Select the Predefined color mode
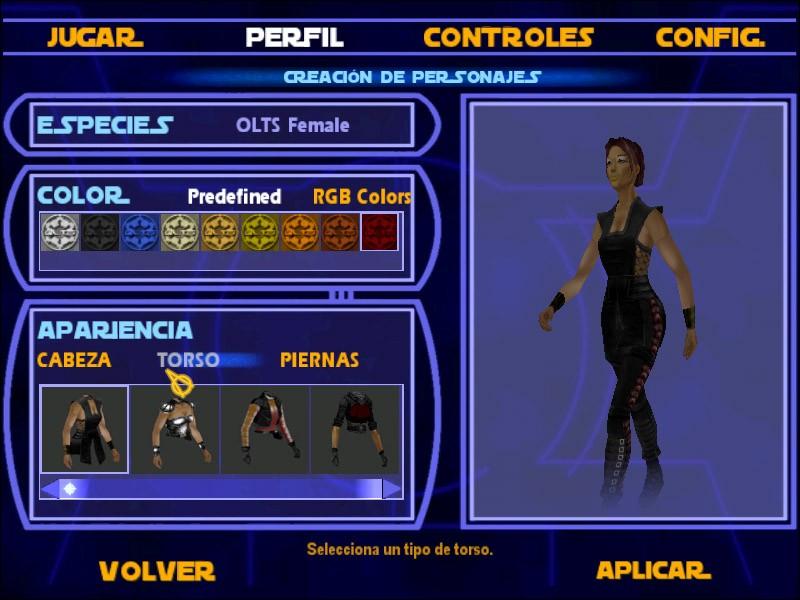Viewport: 800px width, 600px height. [234, 197]
